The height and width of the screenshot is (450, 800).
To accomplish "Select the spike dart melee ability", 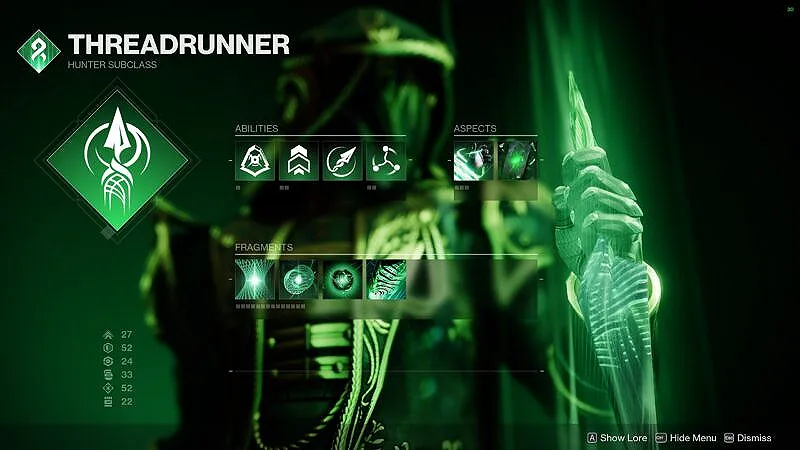I will pos(342,161).
